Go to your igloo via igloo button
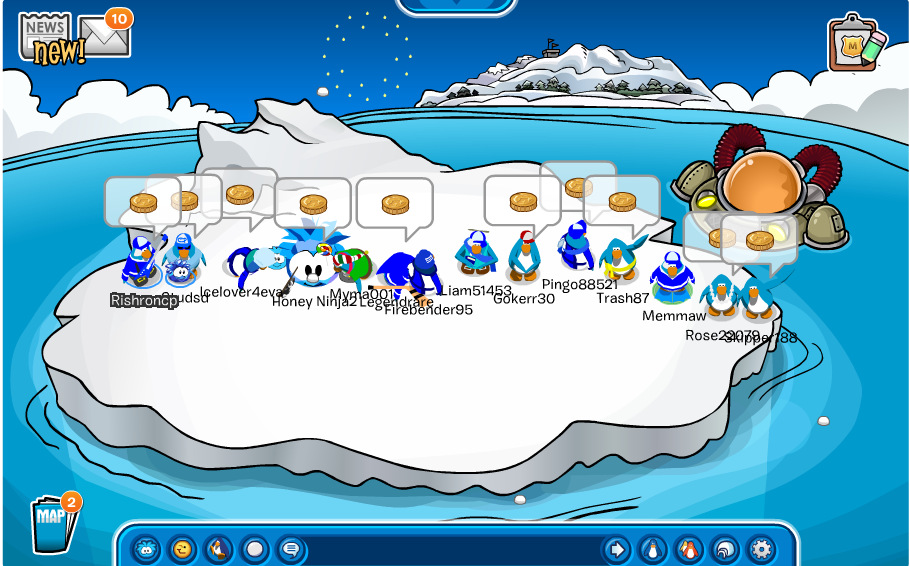The image size is (910, 566). pyautogui.click(x=725, y=549)
